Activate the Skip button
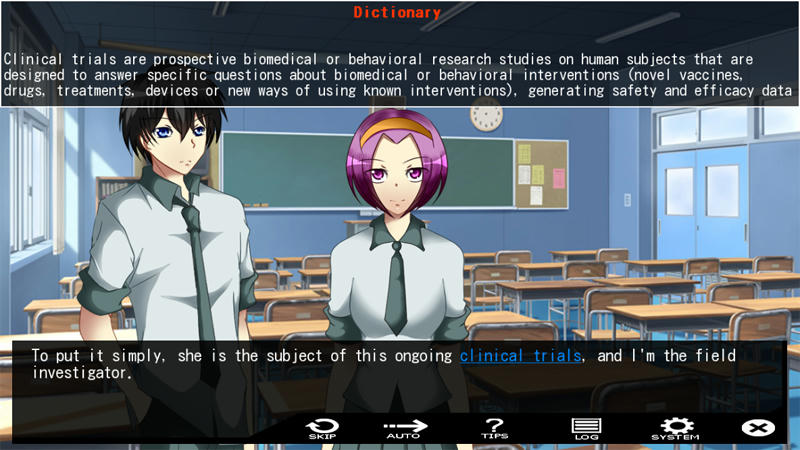 tap(322, 428)
